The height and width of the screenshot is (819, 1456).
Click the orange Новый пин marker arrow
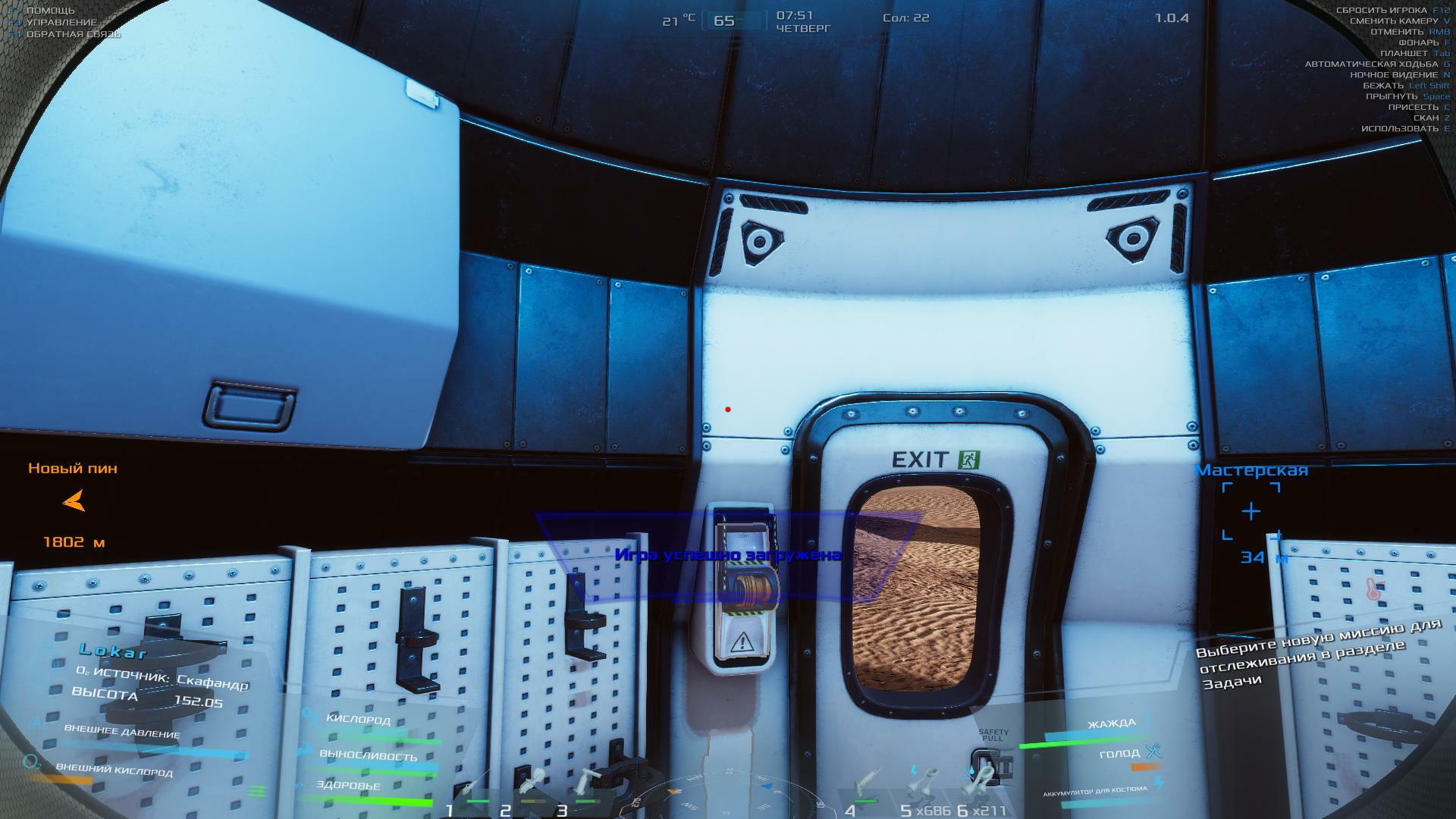[74, 501]
